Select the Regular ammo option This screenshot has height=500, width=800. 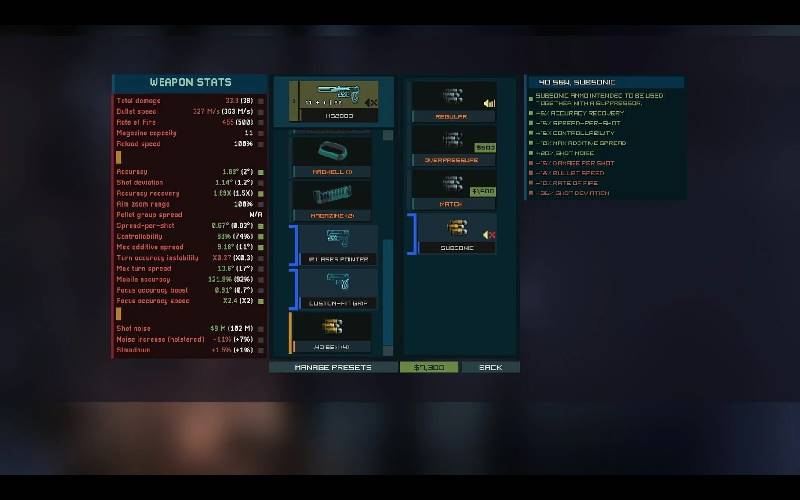(454, 103)
